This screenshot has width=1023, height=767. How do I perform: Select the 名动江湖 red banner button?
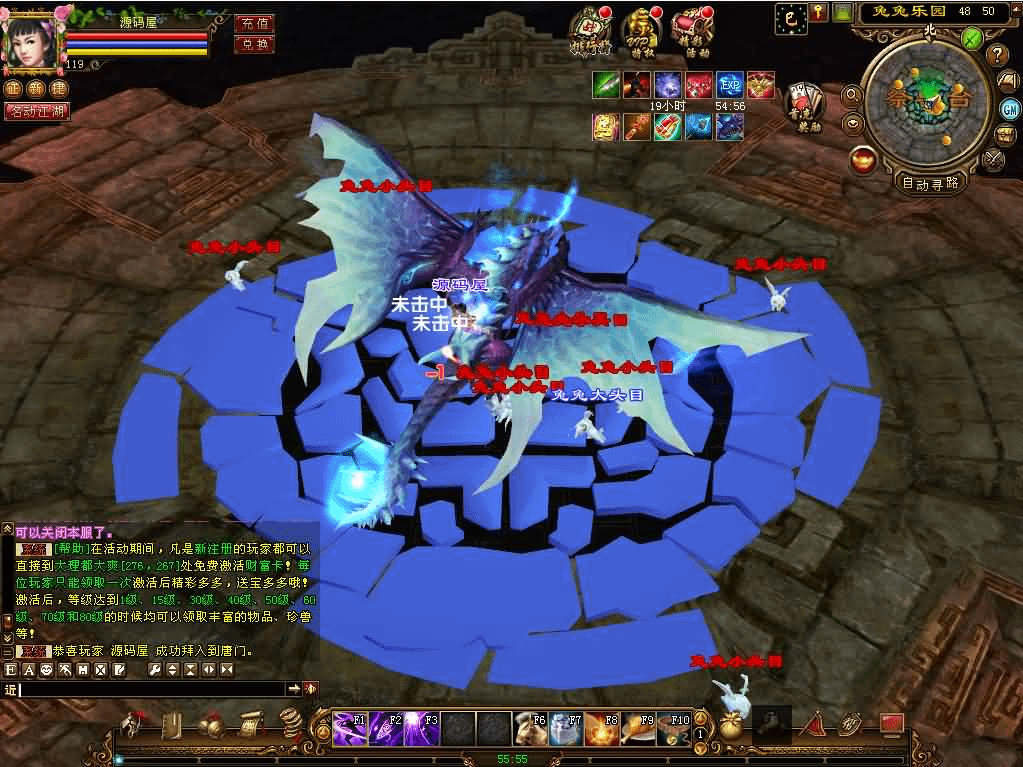pos(37,111)
